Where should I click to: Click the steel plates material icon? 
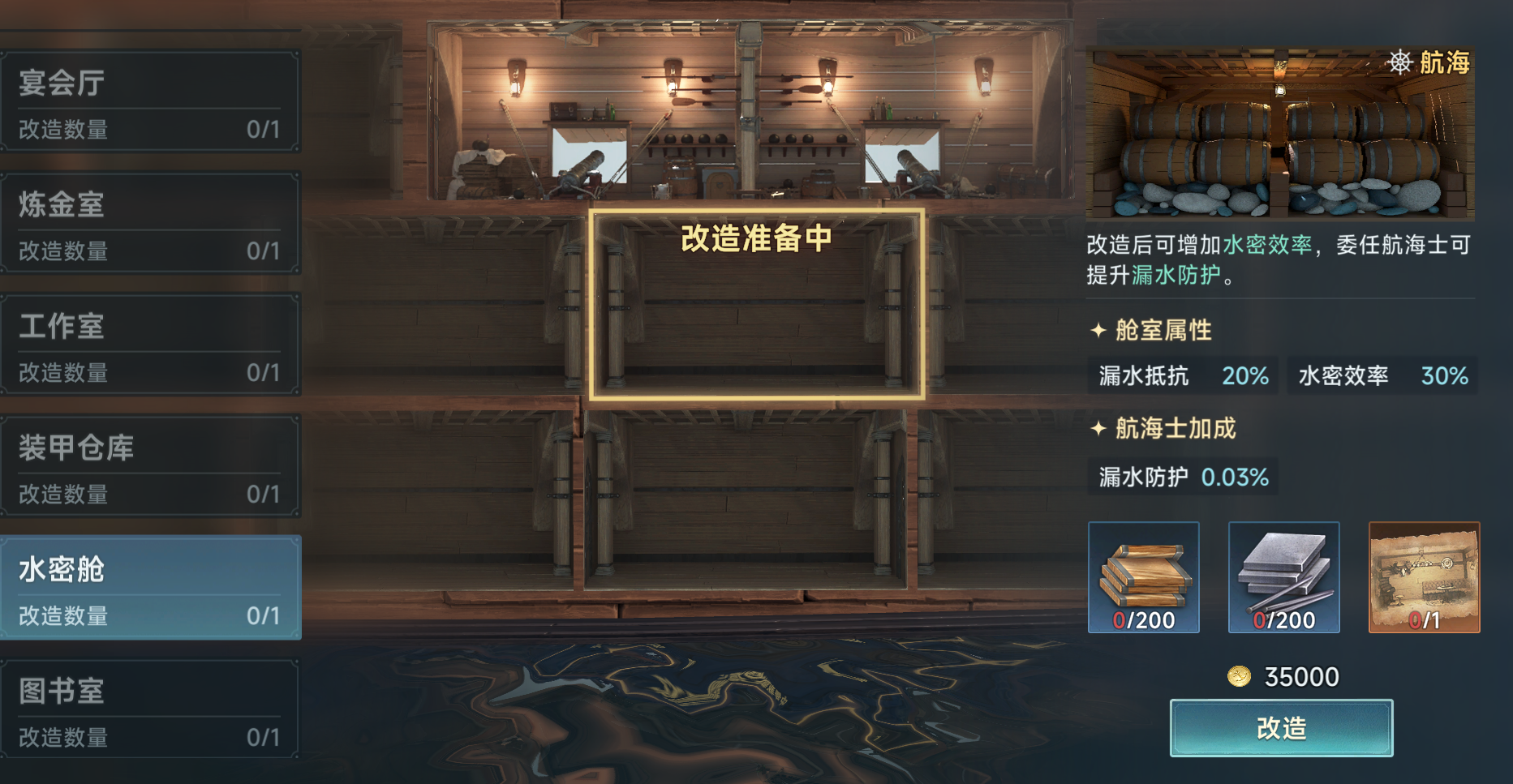click(1283, 576)
